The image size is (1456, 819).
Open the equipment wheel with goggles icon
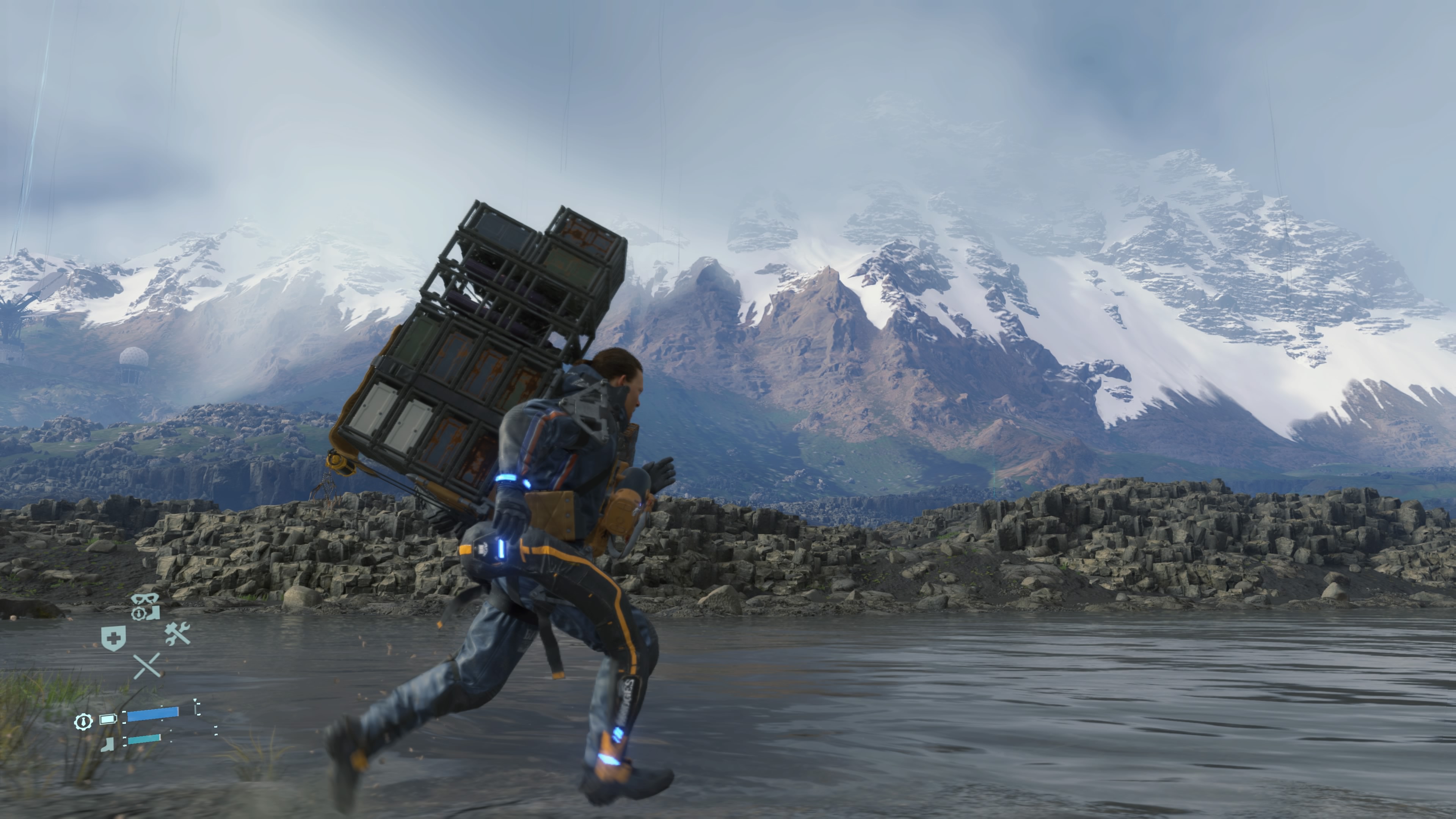pyautogui.click(x=145, y=607)
